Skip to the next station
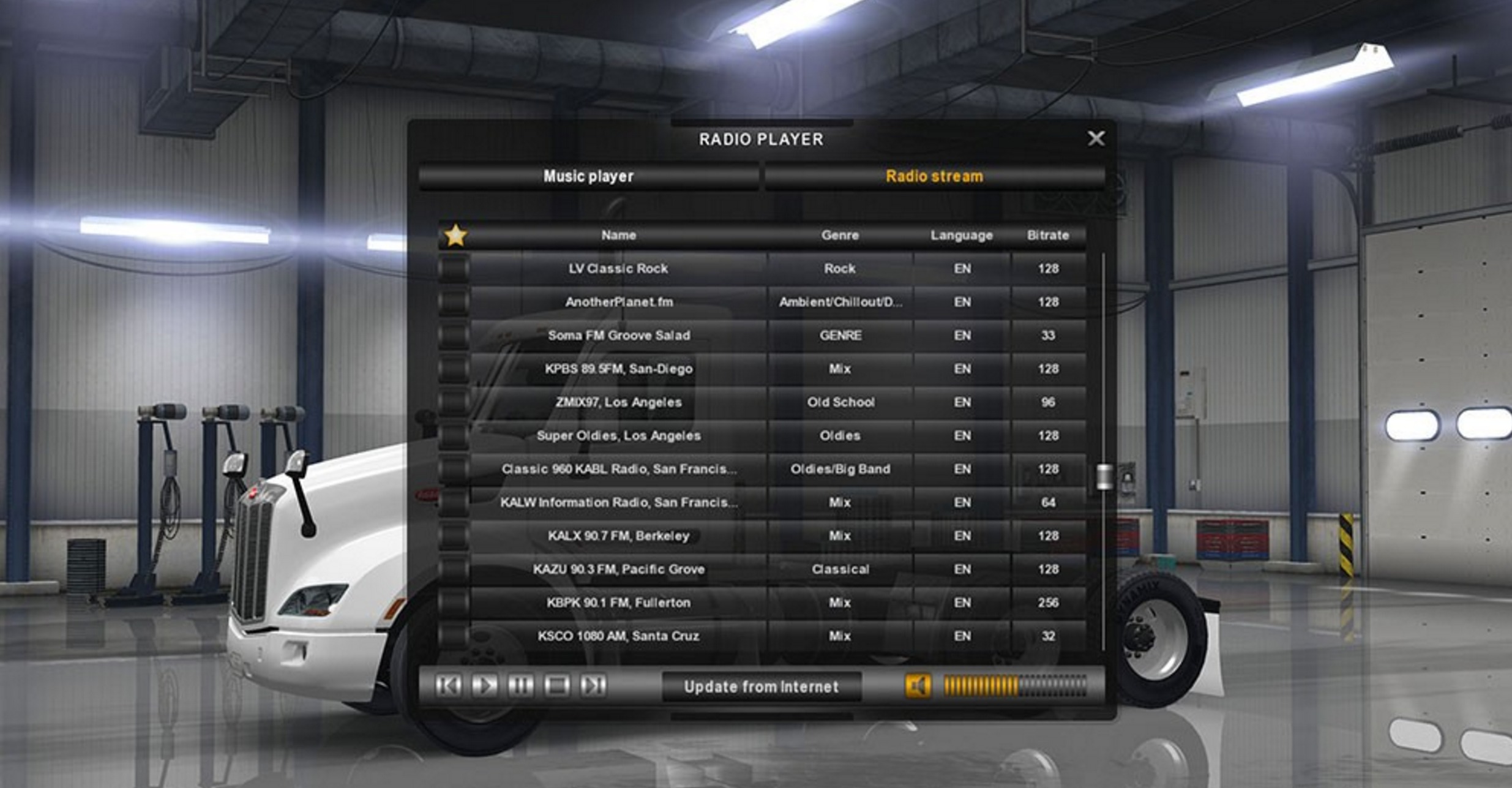The image size is (1512, 788). [x=593, y=685]
